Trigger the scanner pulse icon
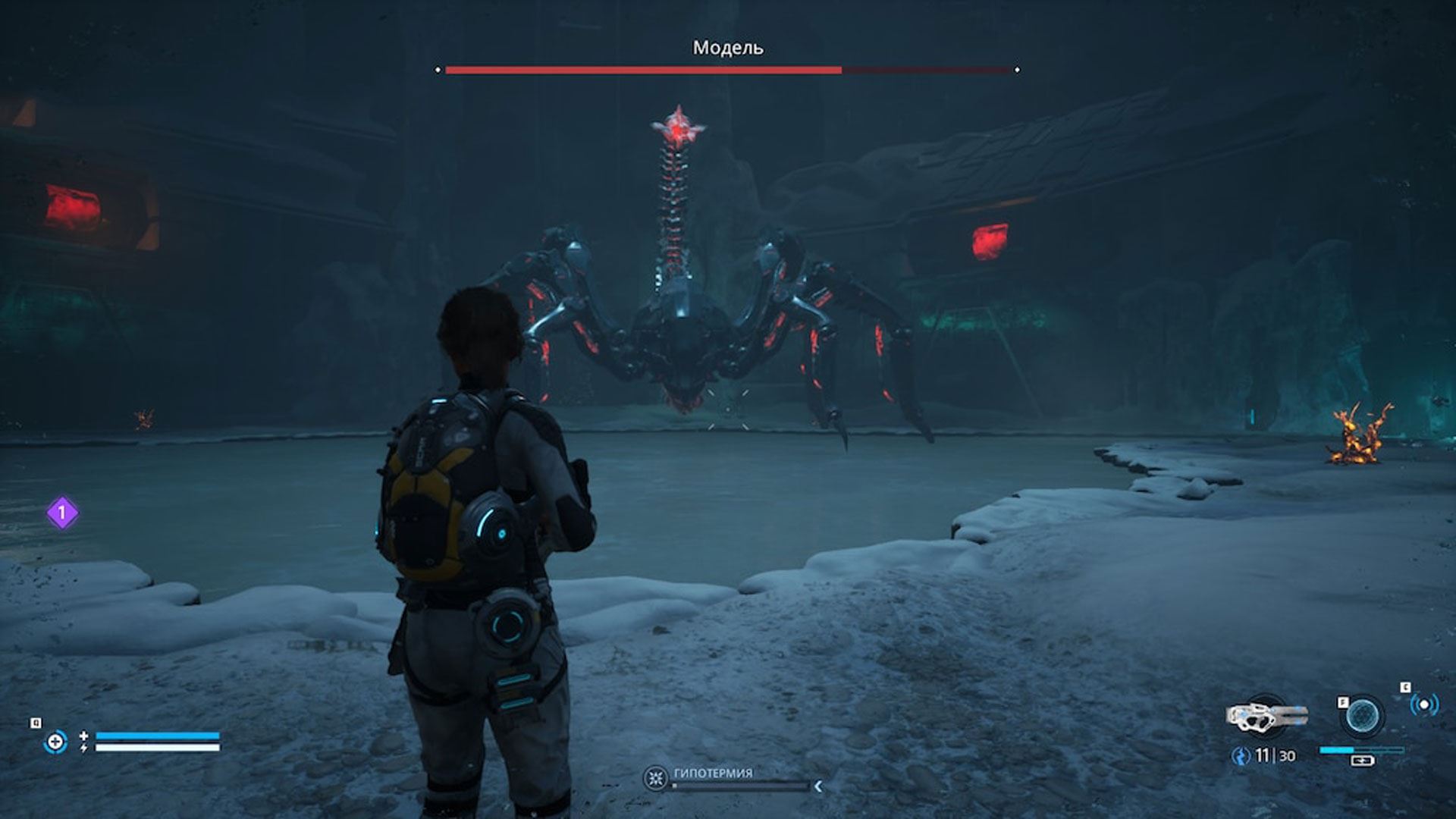1456x819 pixels. pyautogui.click(x=1423, y=705)
